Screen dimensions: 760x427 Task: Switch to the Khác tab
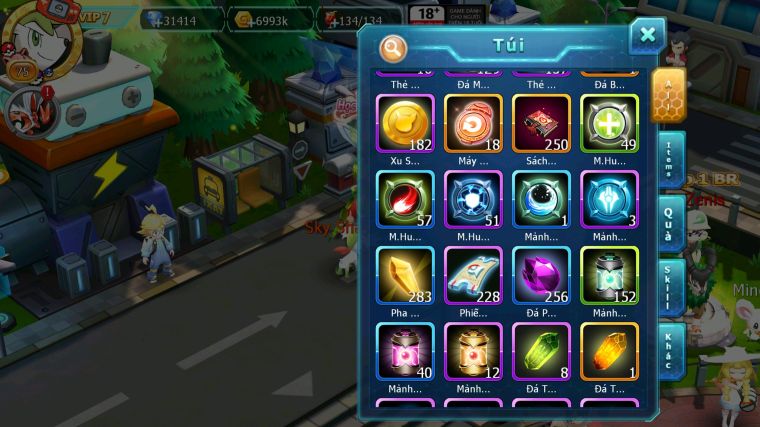tap(669, 349)
